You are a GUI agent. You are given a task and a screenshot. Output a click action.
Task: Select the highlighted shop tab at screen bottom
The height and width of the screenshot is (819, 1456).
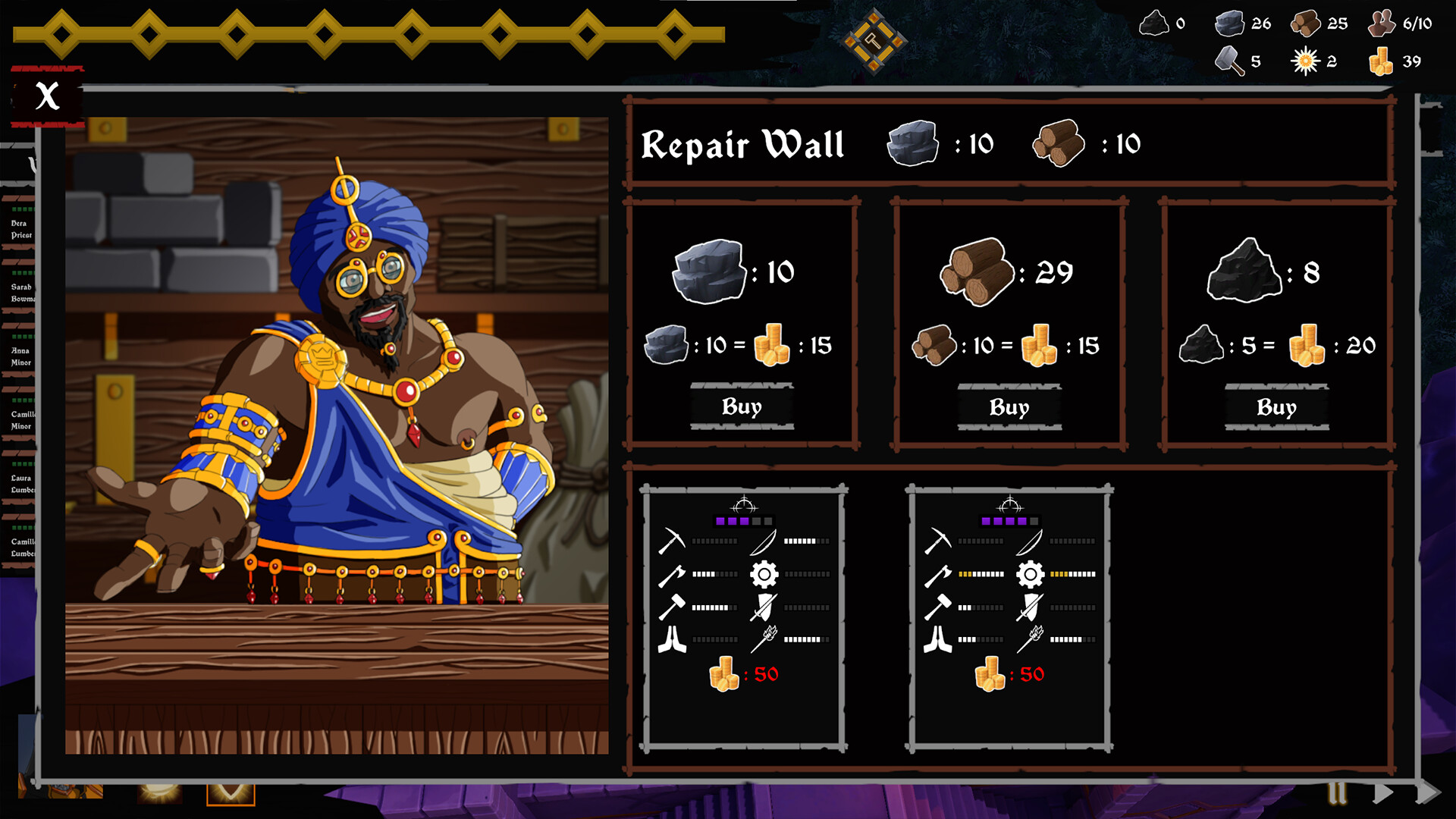pos(231,795)
